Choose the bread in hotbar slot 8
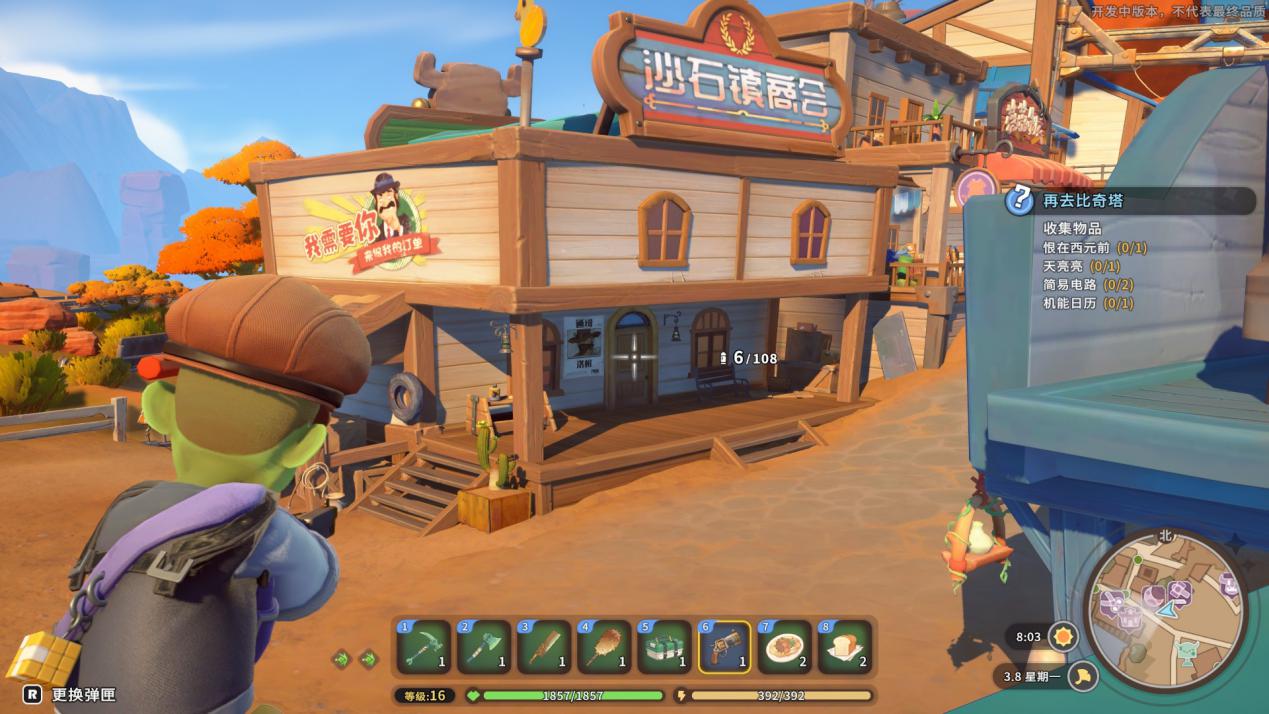The image size is (1269, 714). click(844, 647)
